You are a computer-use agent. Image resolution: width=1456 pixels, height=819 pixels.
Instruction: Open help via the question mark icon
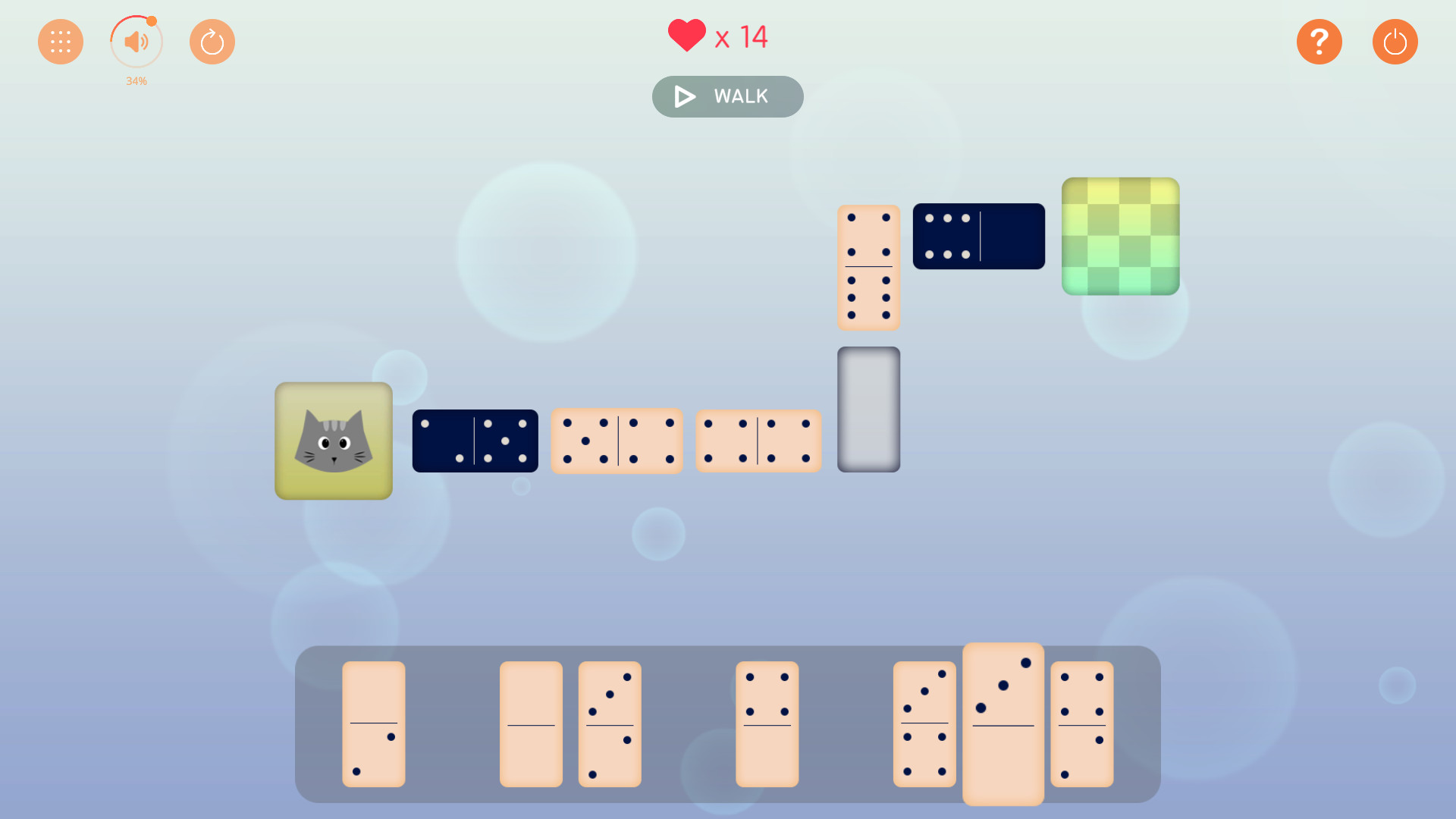tap(1319, 42)
